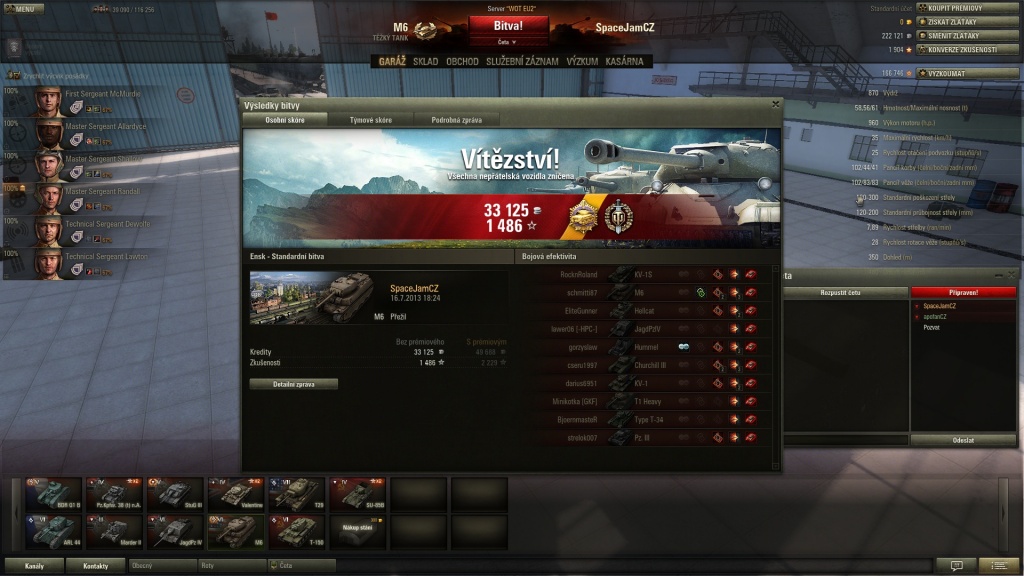
Task: Open the Výzkum tab
Action: click(582, 61)
